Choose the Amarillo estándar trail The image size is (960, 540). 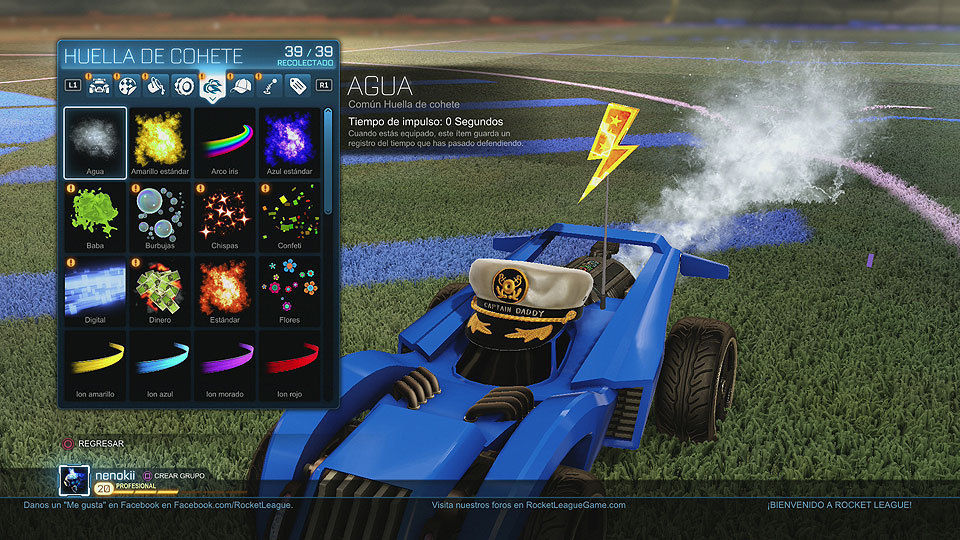pyautogui.click(x=160, y=141)
